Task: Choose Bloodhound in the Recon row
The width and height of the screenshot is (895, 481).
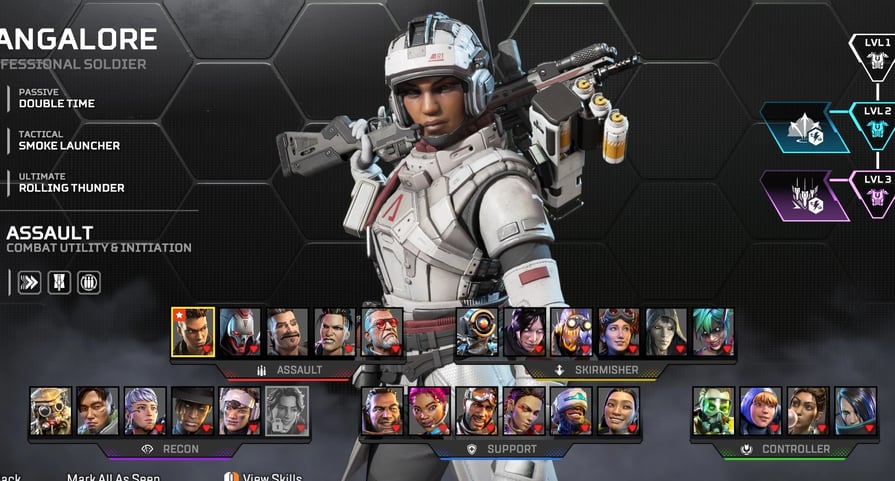Action: coord(51,410)
